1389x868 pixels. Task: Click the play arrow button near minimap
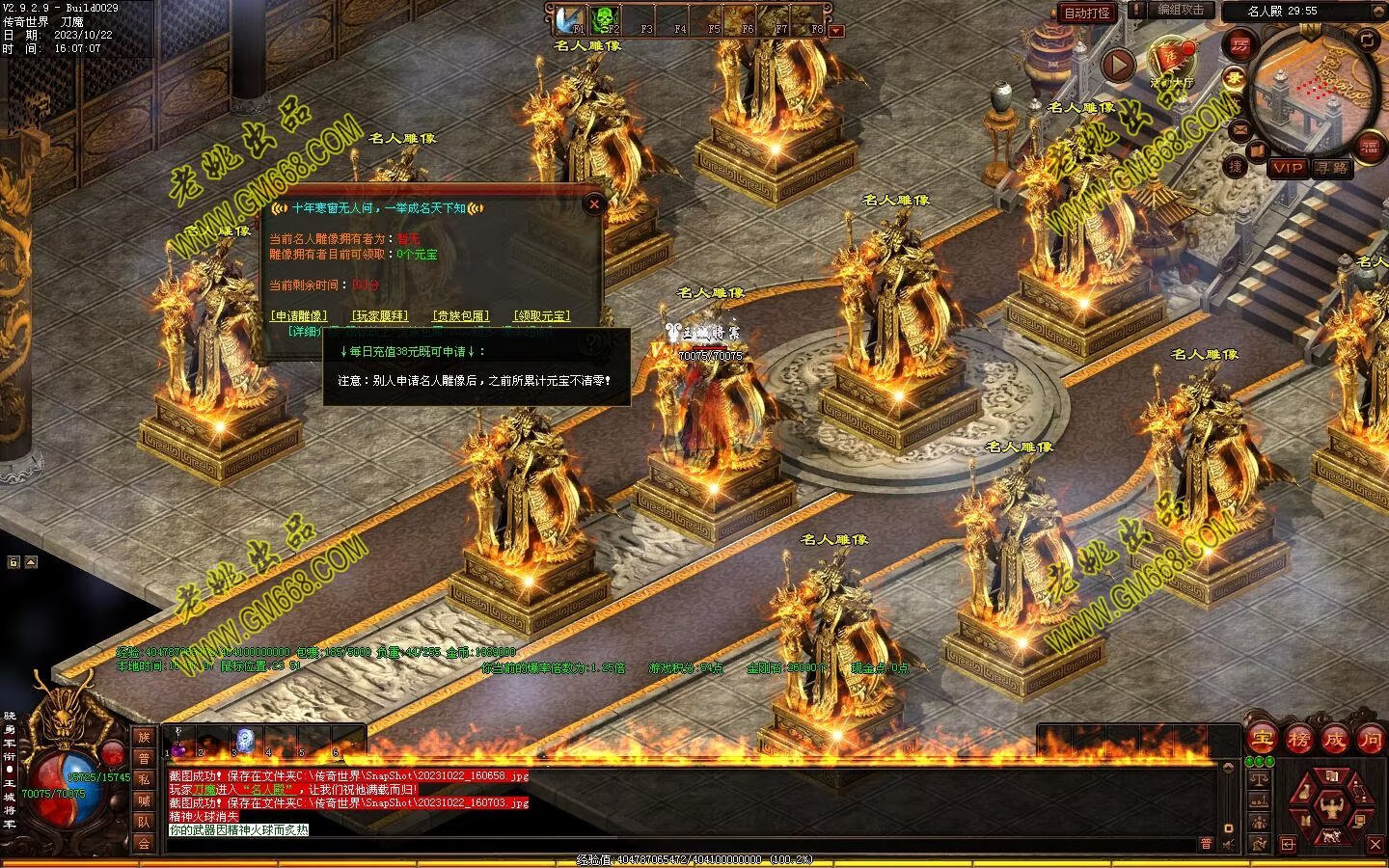[1118, 66]
